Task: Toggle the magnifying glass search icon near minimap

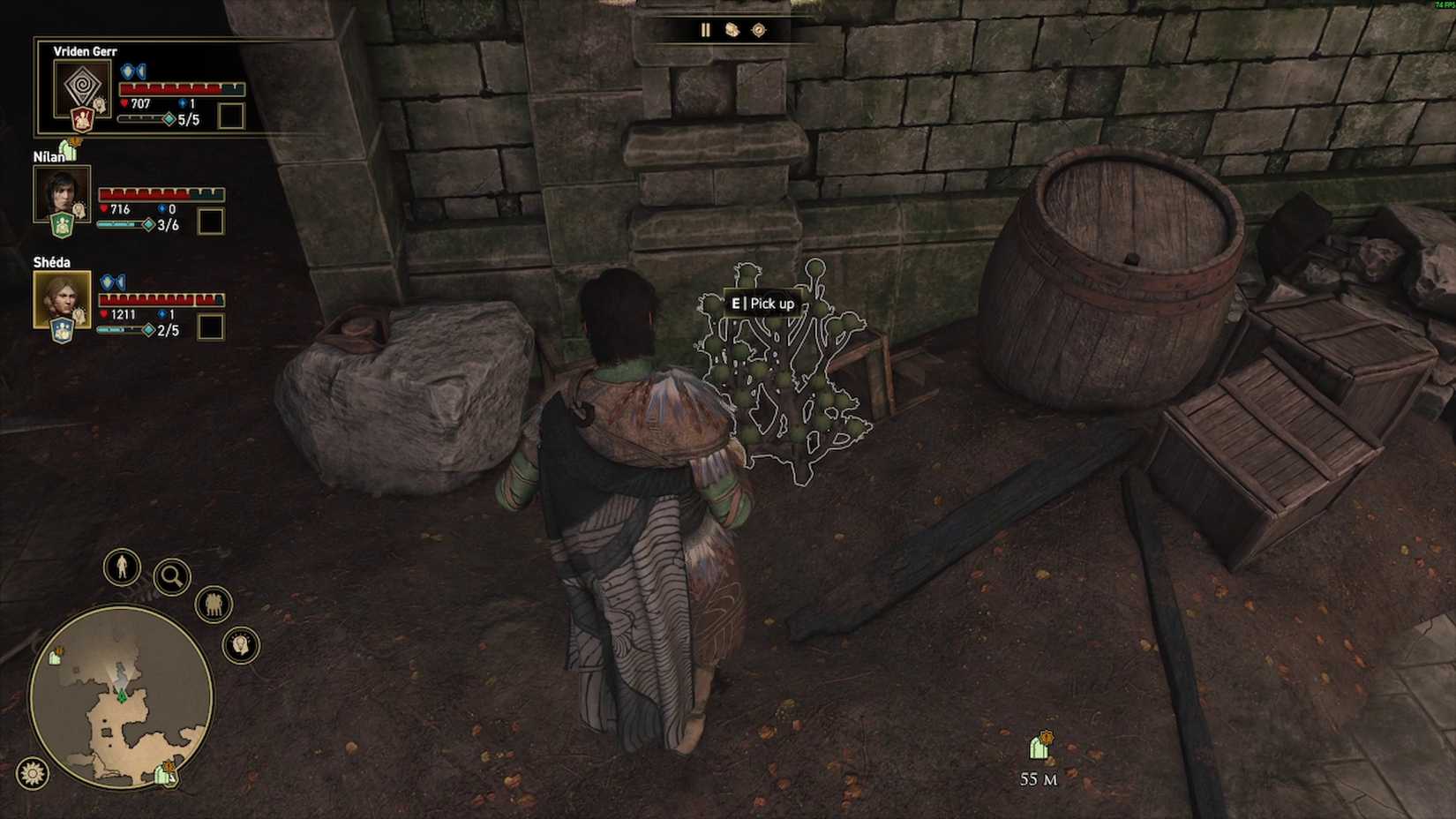Action: (x=171, y=578)
